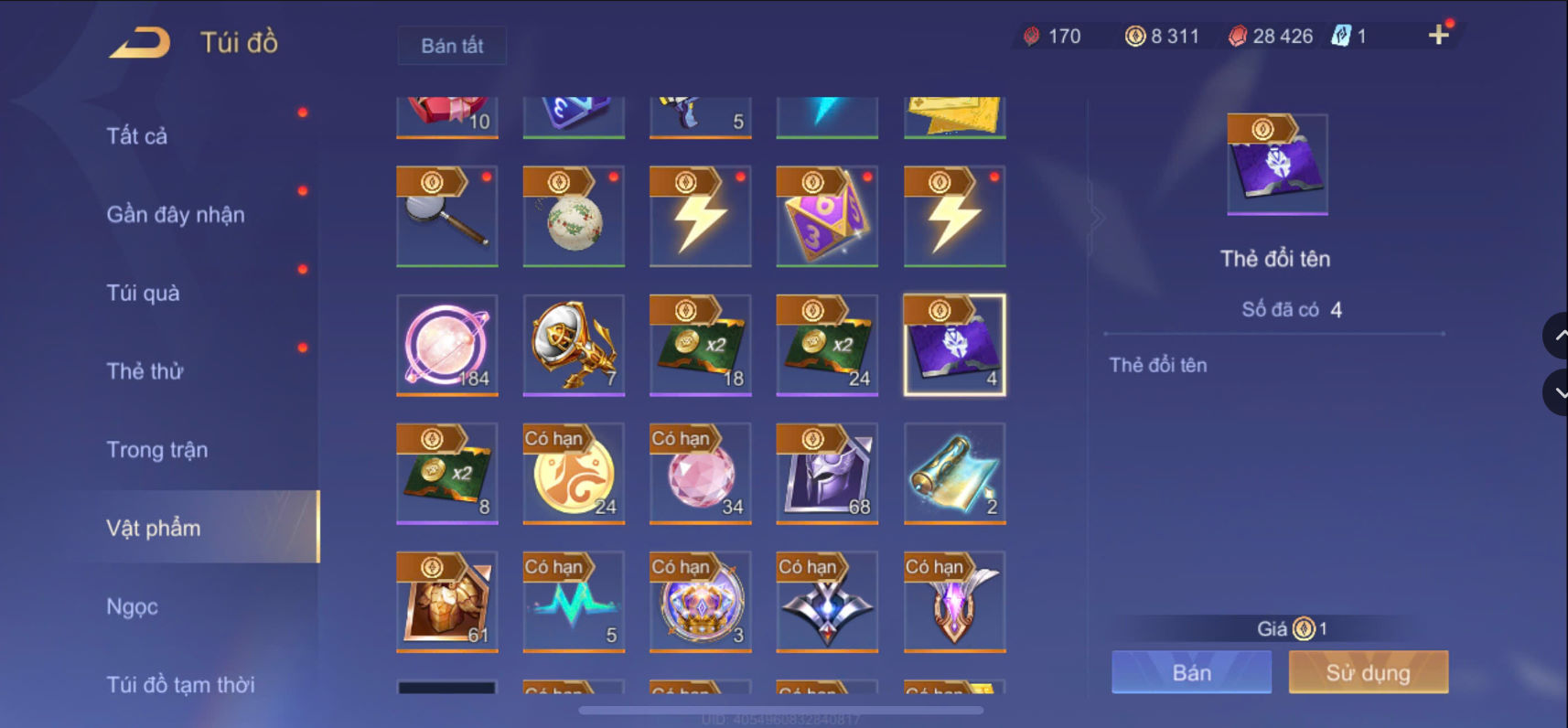Click the snowball item in the grid

coord(573,217)
